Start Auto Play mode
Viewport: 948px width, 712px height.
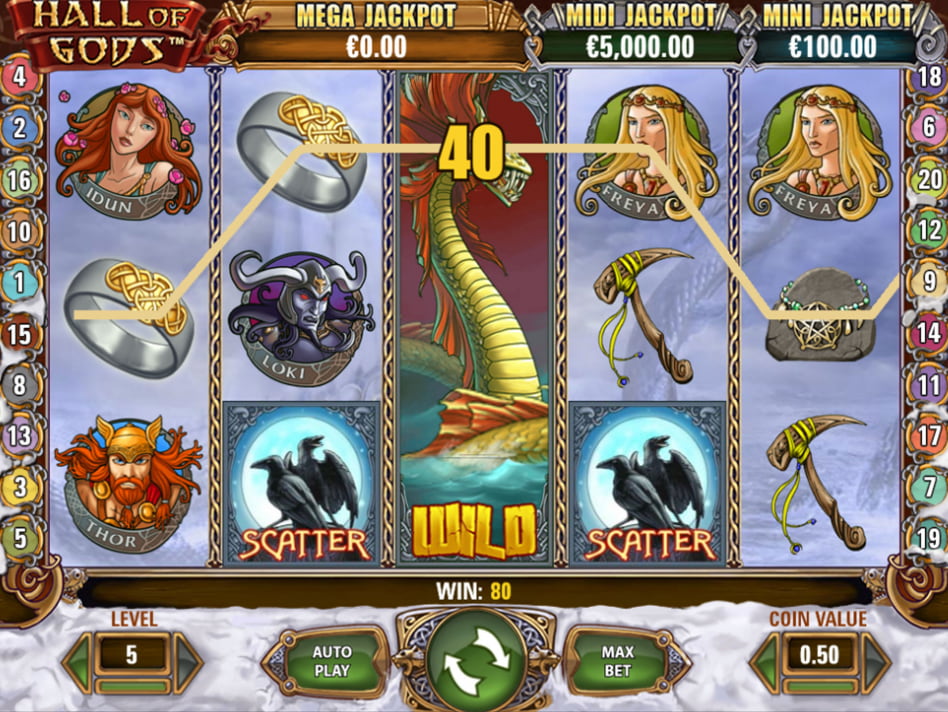(331, 661)
